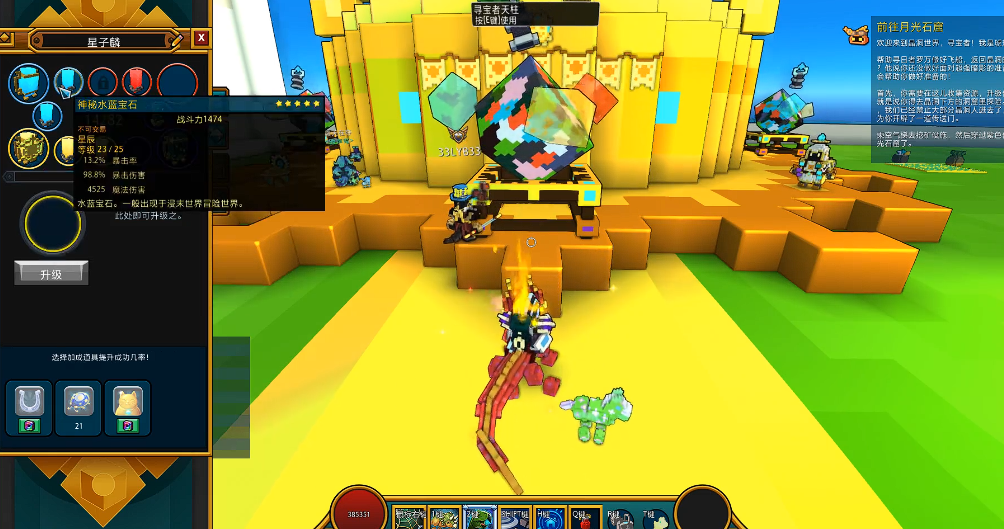Viewport: 1004px width, 529px height.
Task: Use the red potion flask hotbar slot
Action: point(582,518)
